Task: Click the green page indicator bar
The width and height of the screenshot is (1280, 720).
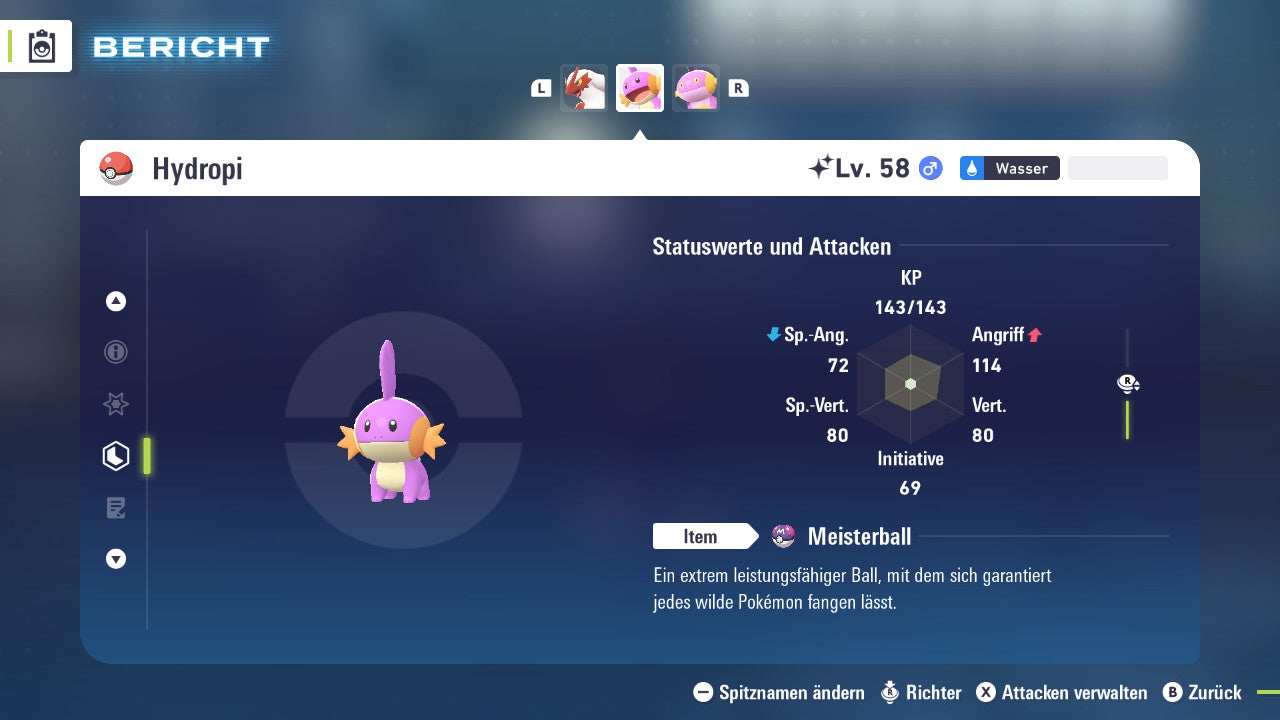Action: click(x=146, y=455)
